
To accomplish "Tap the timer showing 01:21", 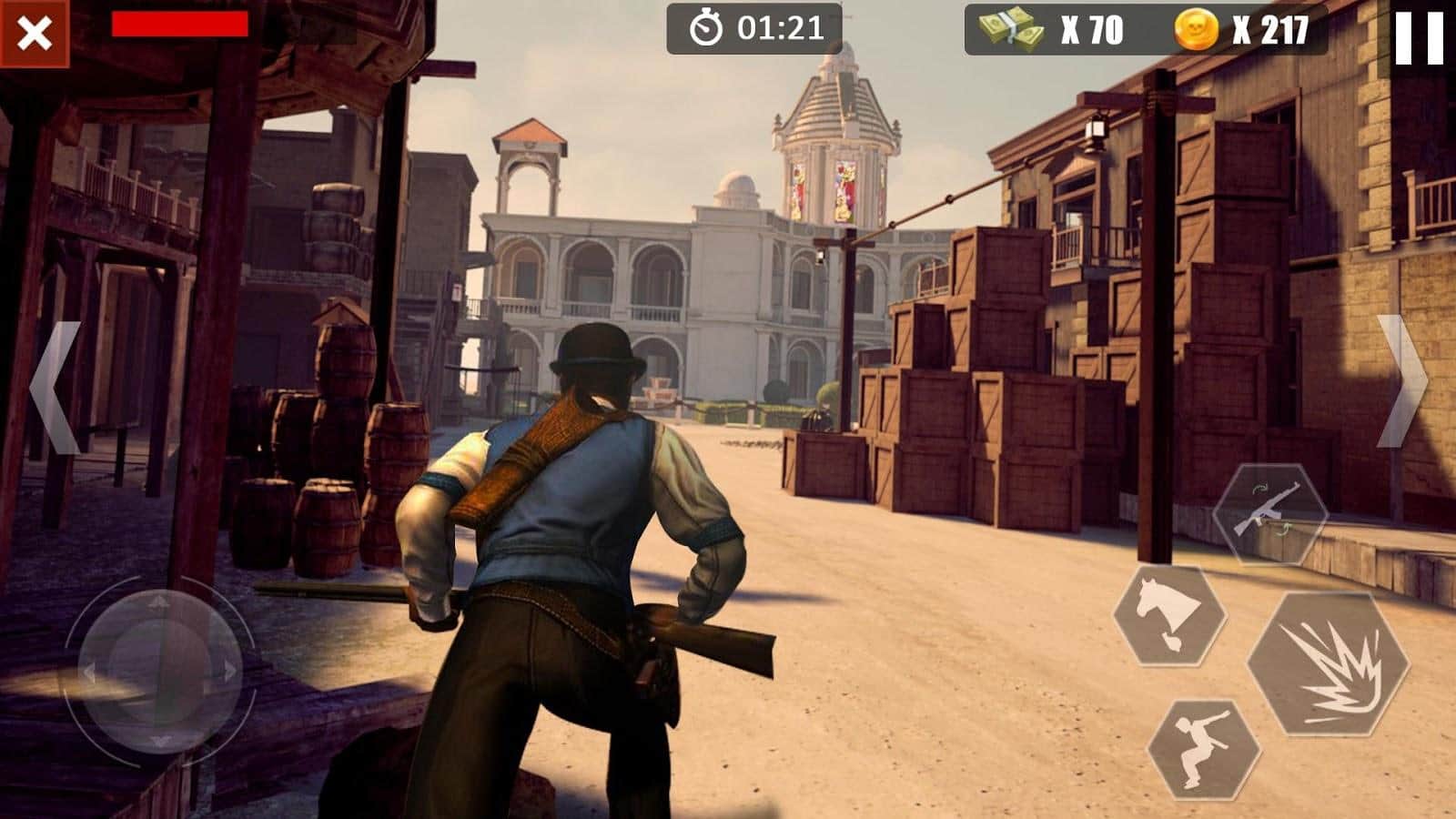I will point(778,26).
